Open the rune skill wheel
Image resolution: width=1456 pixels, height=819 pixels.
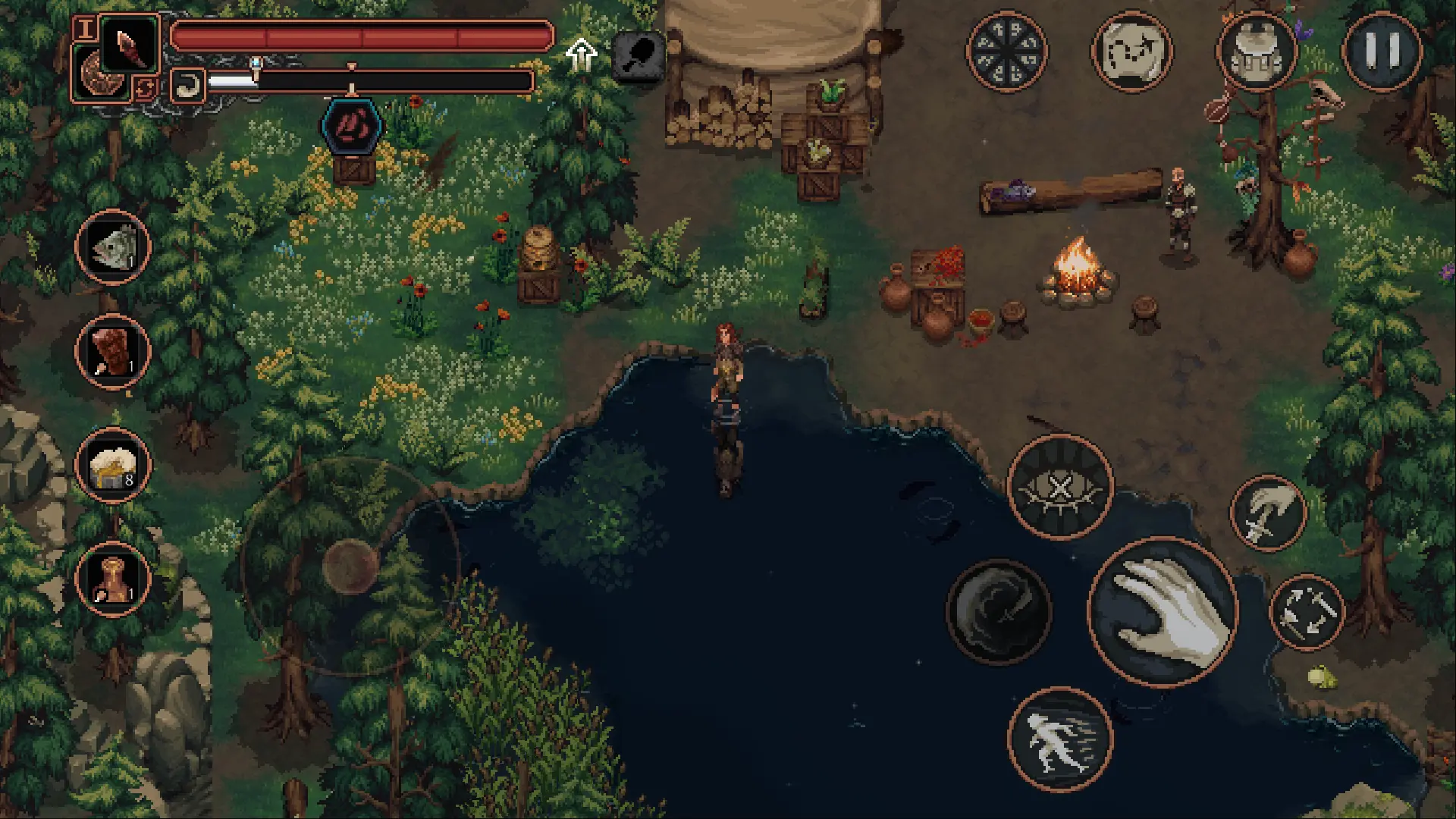tap(1008, 52)
